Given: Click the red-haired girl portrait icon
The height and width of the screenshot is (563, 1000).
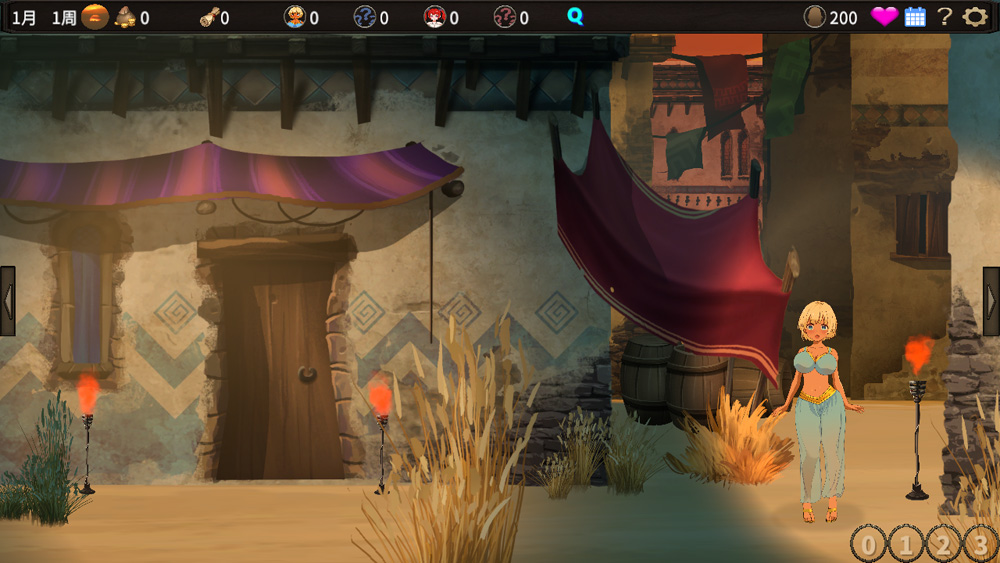Looking at the screenshot, I should click(x=434, y=17).
